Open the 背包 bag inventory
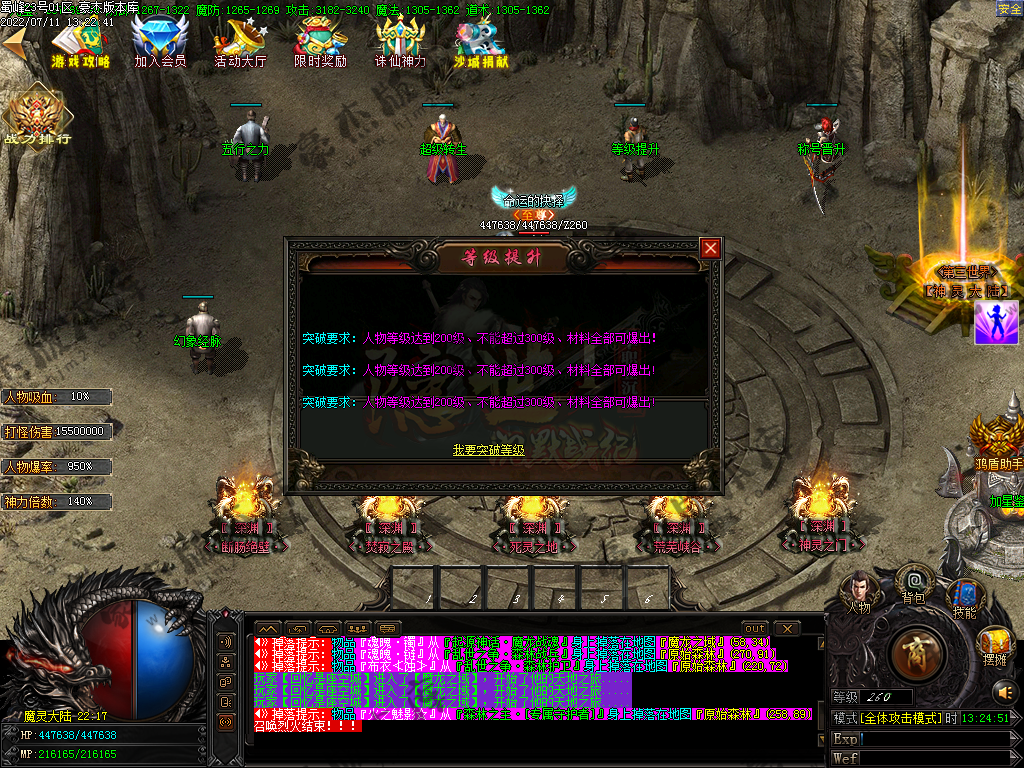The width and height of the screenshot is (1024, 768). 913,582
